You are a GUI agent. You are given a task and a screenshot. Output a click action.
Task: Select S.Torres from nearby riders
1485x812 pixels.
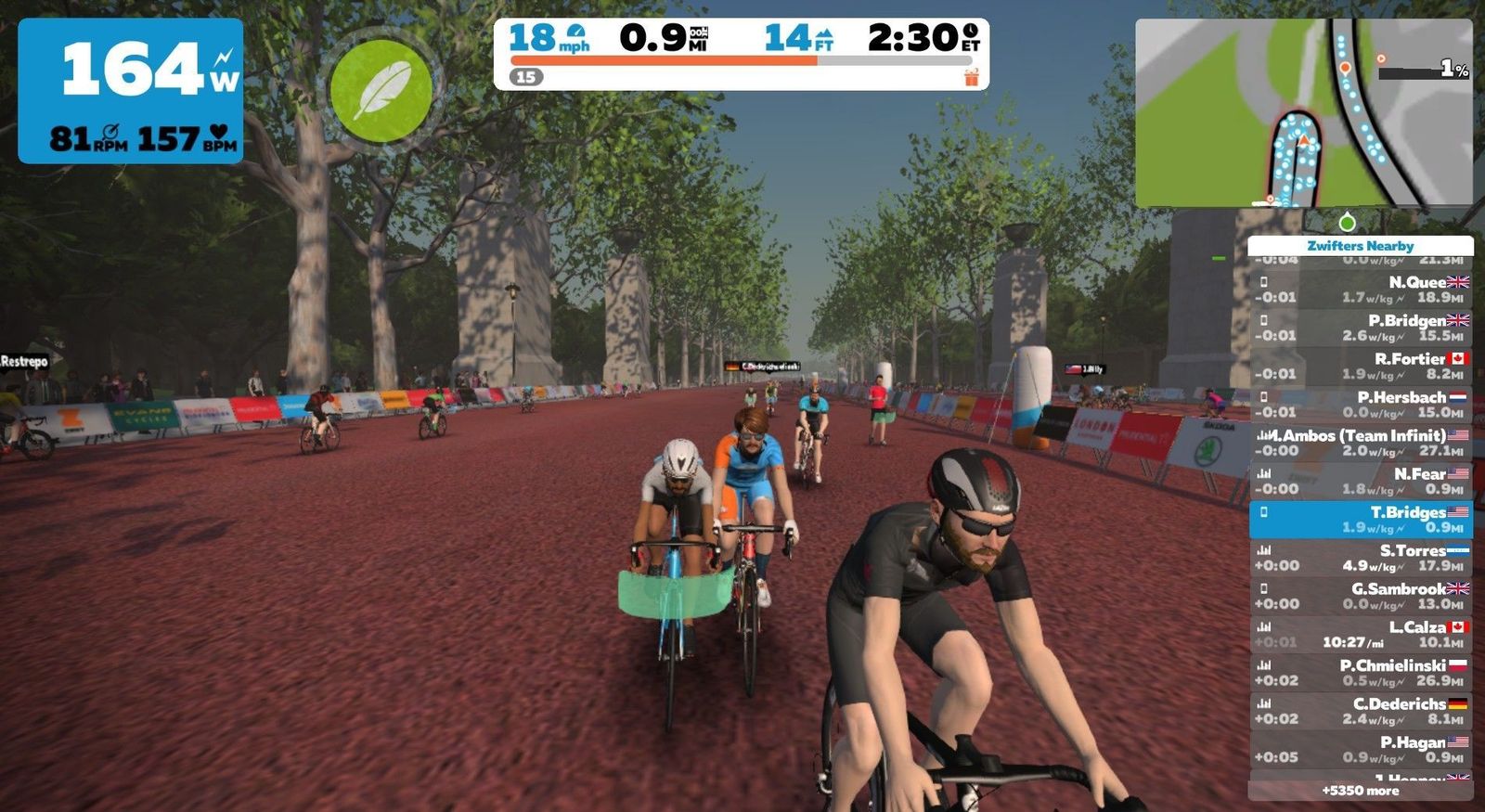click(1360, 558)
